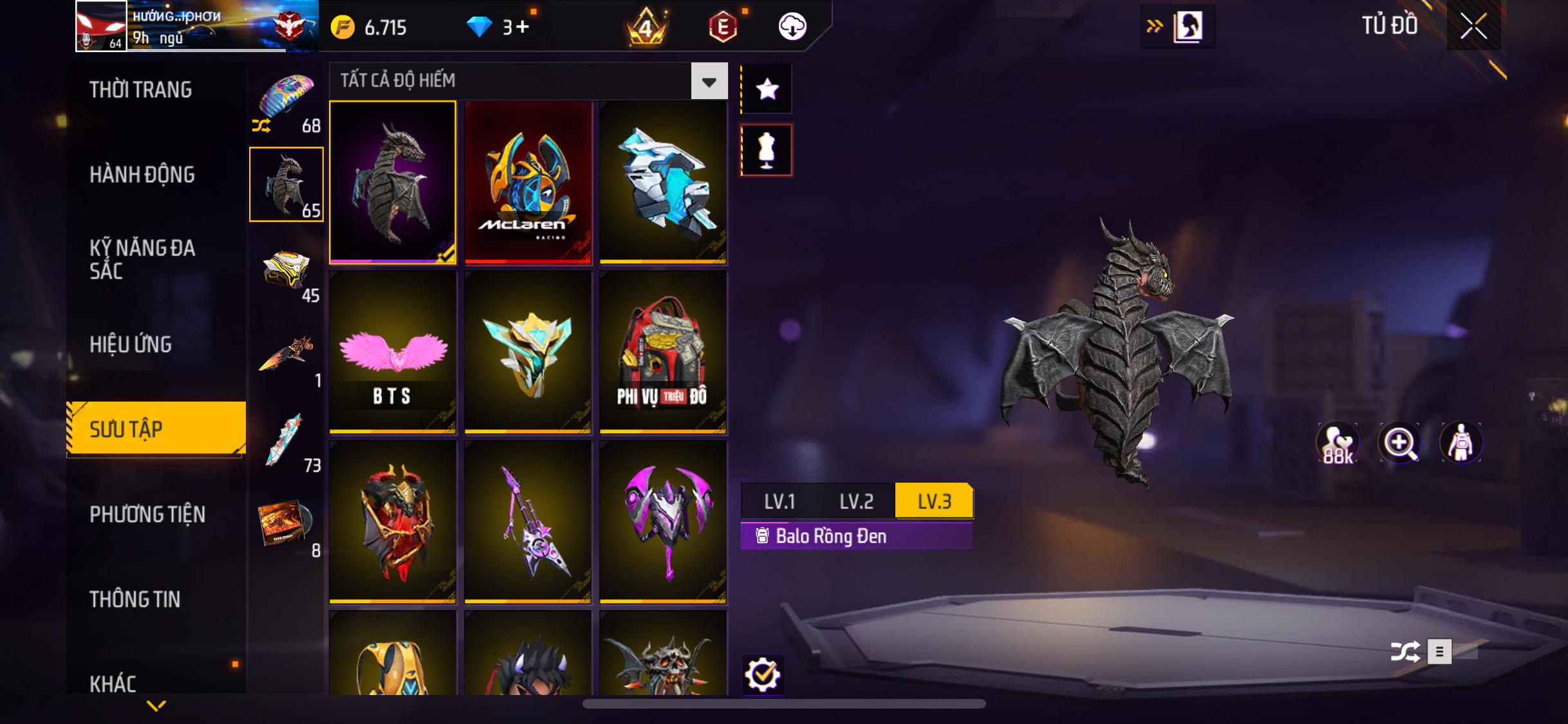Pick the Phi Vụ Triệu Đô backpack
Viewport: 1568px width, 724px height.
[663, 352]
